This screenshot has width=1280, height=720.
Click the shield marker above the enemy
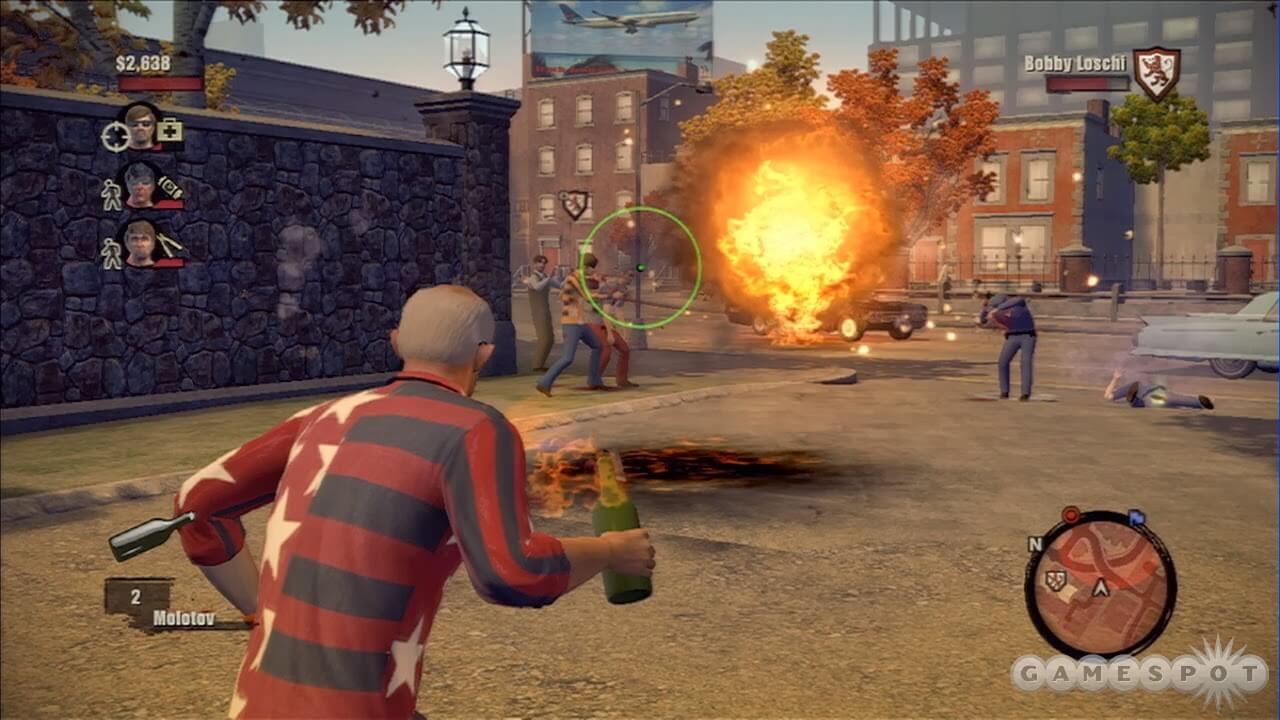click(x=574, y=205)
